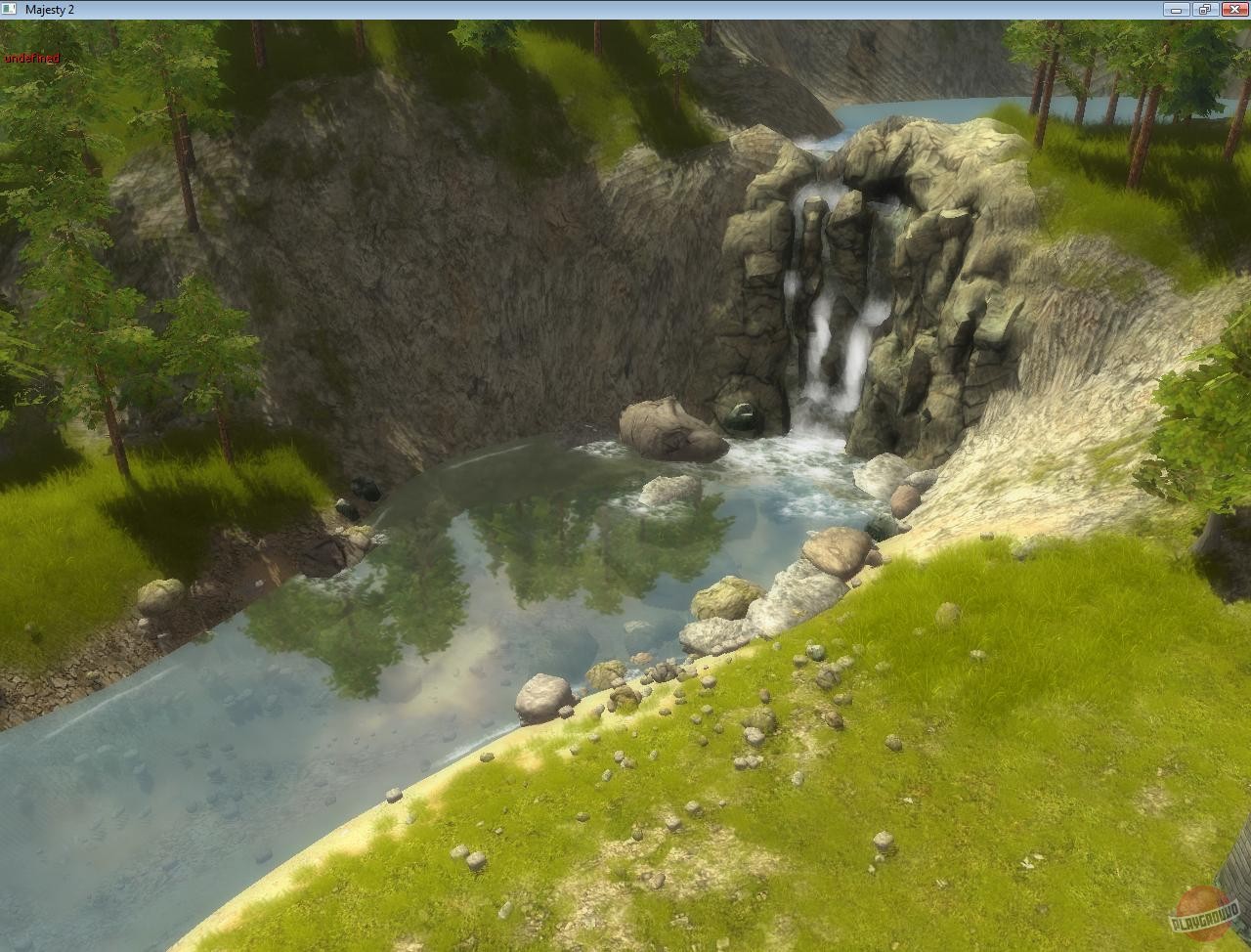Select the red undefined debug text

[30, 59]
